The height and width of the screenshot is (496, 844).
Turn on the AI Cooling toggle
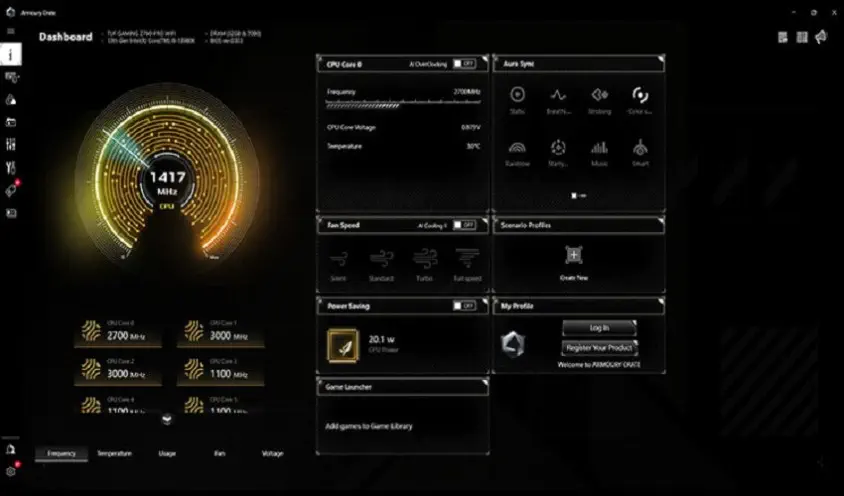click(463, 226)
